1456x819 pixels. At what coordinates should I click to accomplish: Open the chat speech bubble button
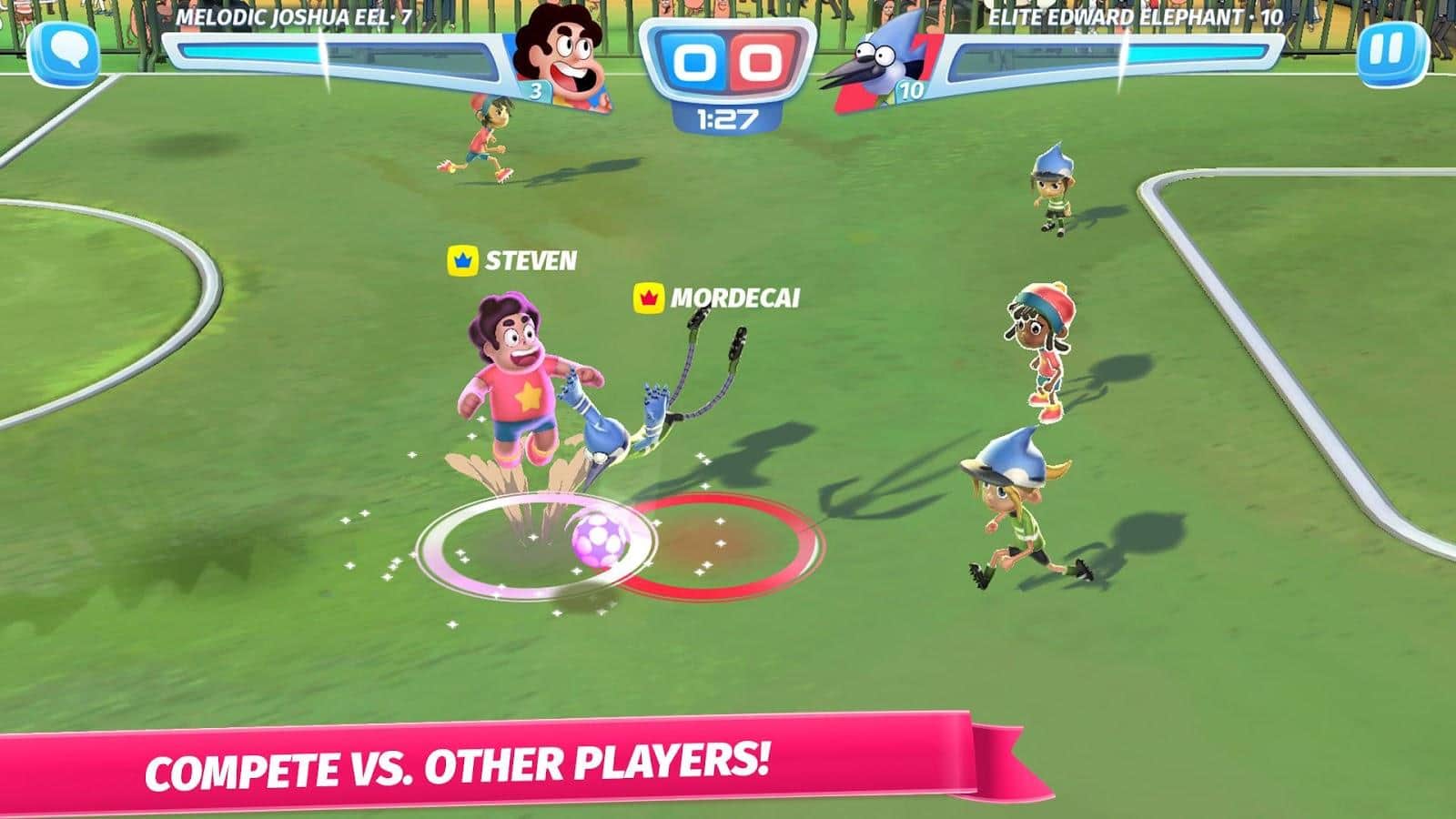[x=65, y=53]
